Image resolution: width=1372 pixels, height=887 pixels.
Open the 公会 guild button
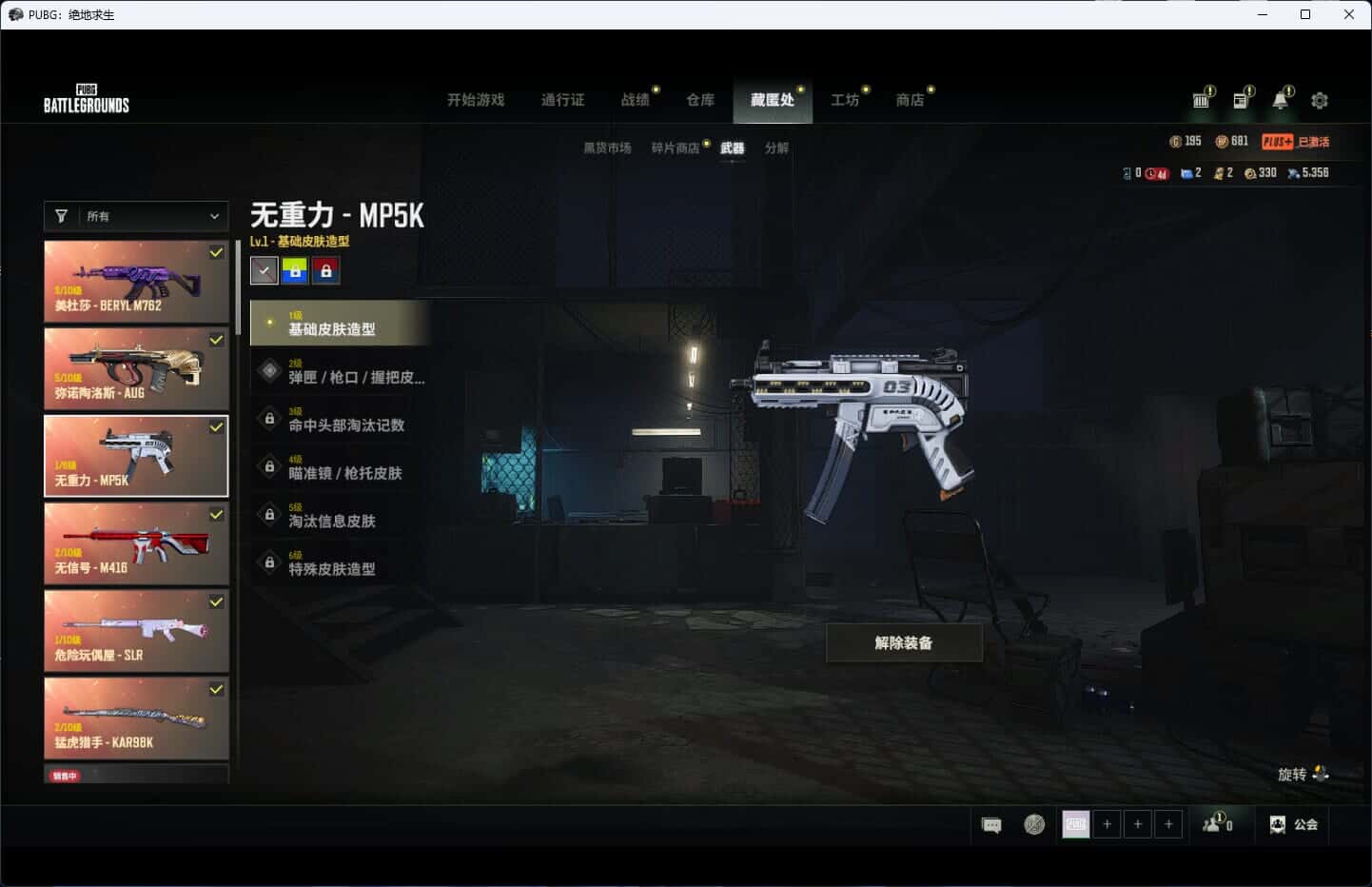pyautogui.click(x=1295, y=825)
